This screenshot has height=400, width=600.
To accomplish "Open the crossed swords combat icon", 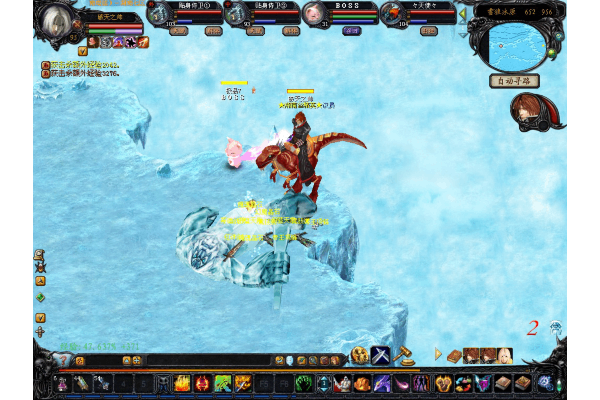I will (381, 355).
